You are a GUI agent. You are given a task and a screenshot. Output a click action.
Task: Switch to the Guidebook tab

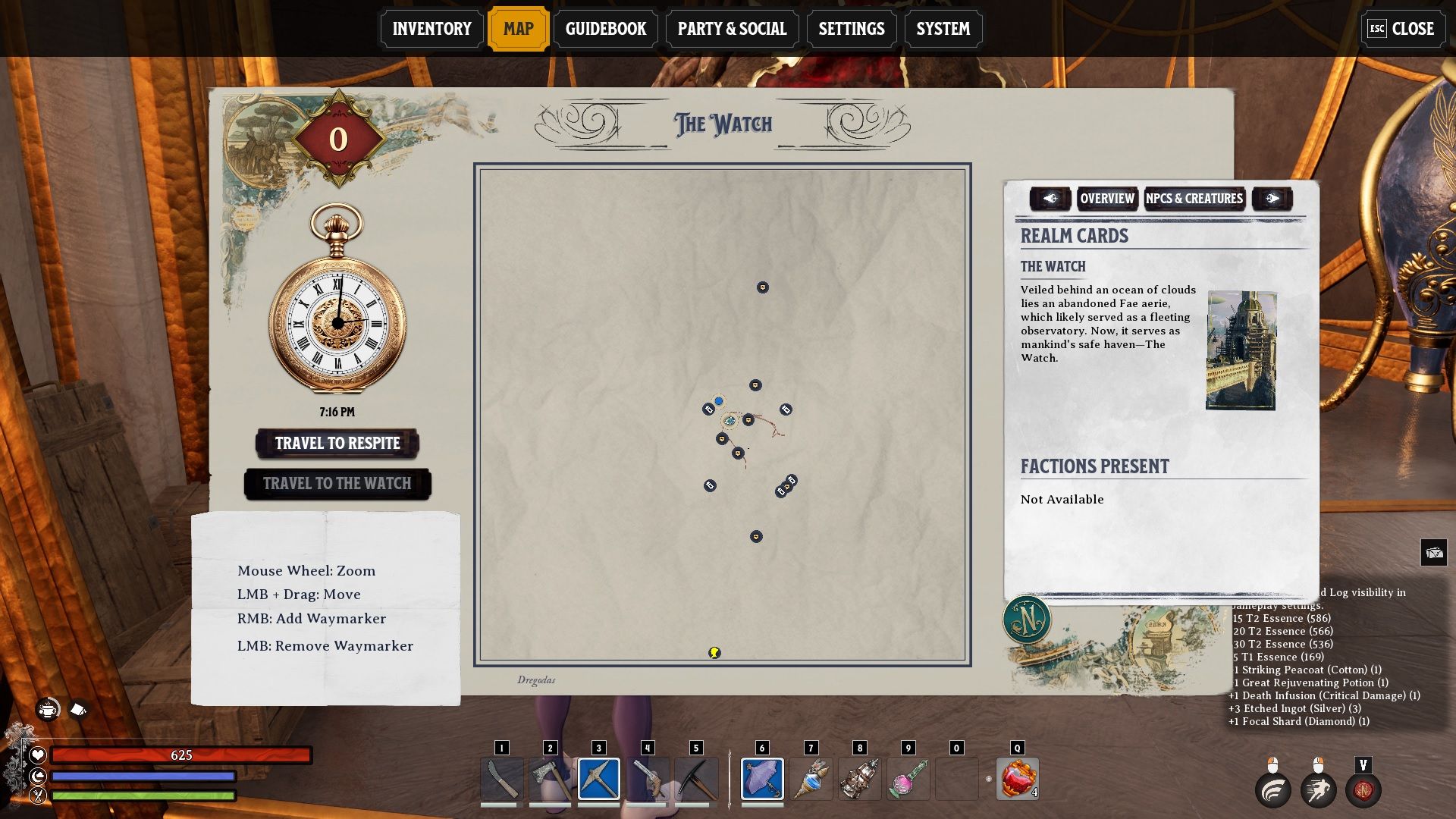[605, 29]
